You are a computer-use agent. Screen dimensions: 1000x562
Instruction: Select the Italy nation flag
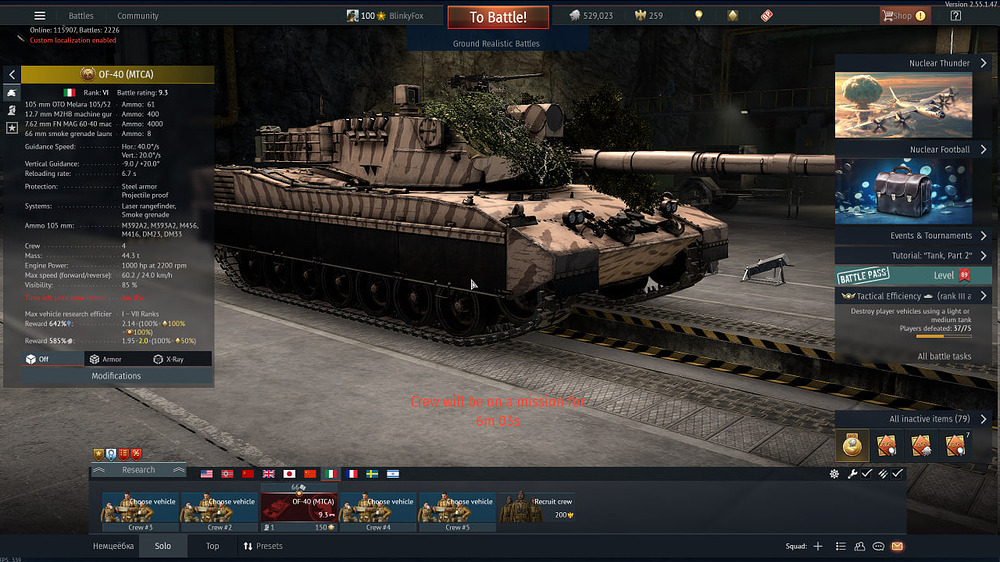pyautogui.click(x=329, y=473)
